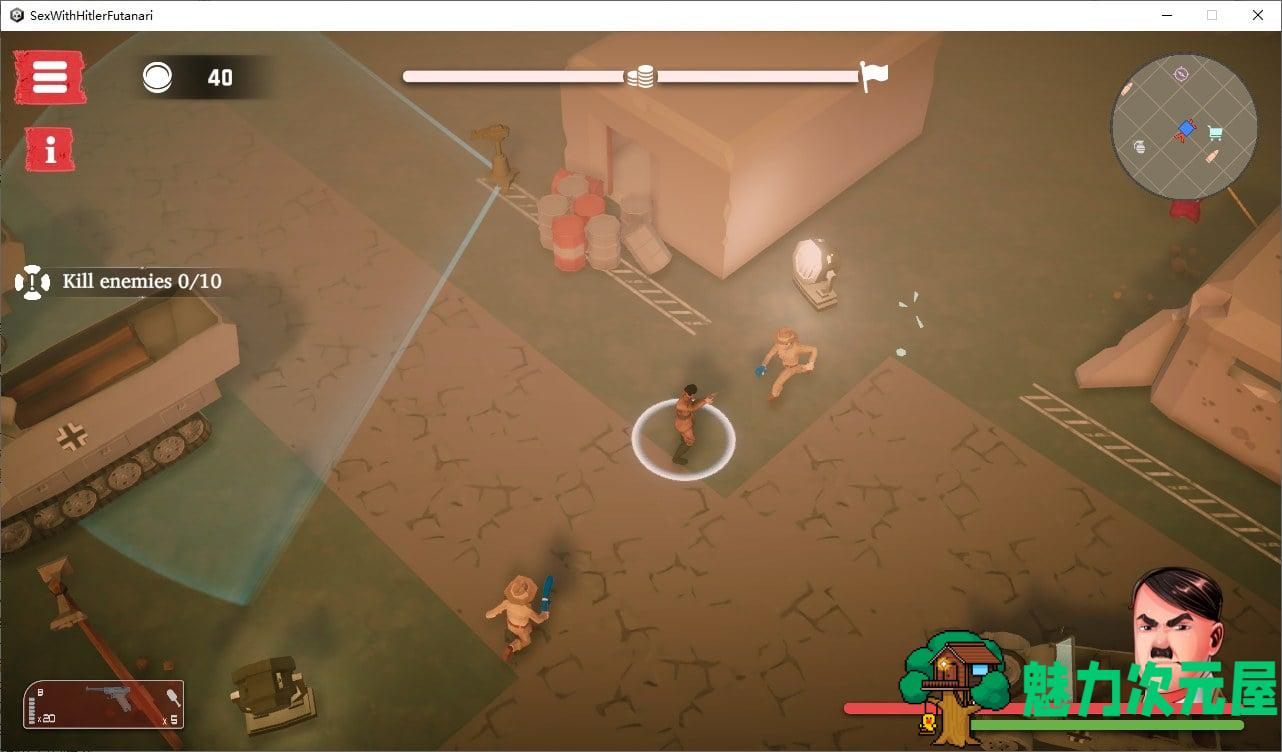Viewport: 1282px width, 752px height.
Task: Click the red info button
Action: 49,150
